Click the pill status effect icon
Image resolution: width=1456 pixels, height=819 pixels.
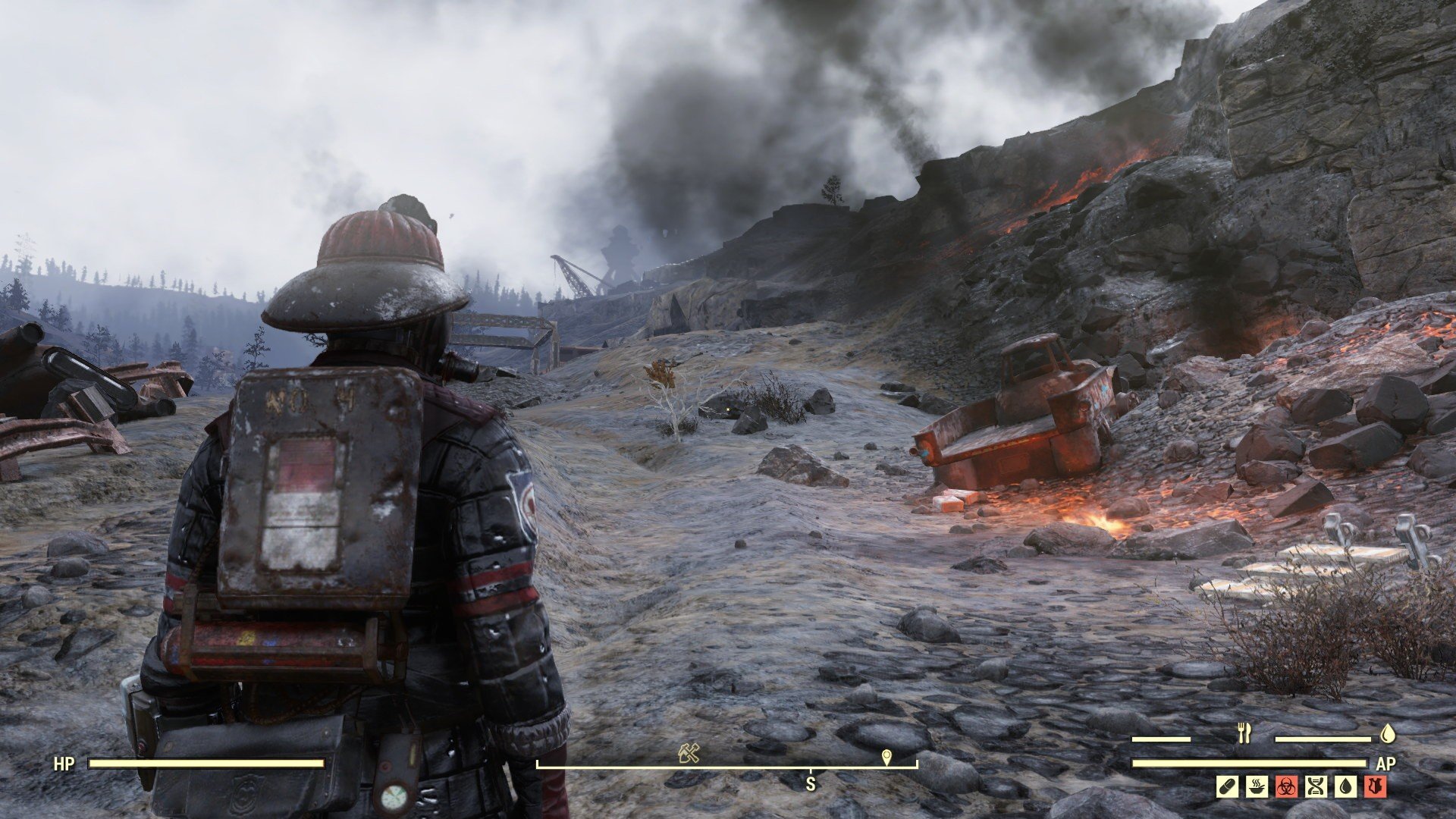click(x=1228, y=786)
